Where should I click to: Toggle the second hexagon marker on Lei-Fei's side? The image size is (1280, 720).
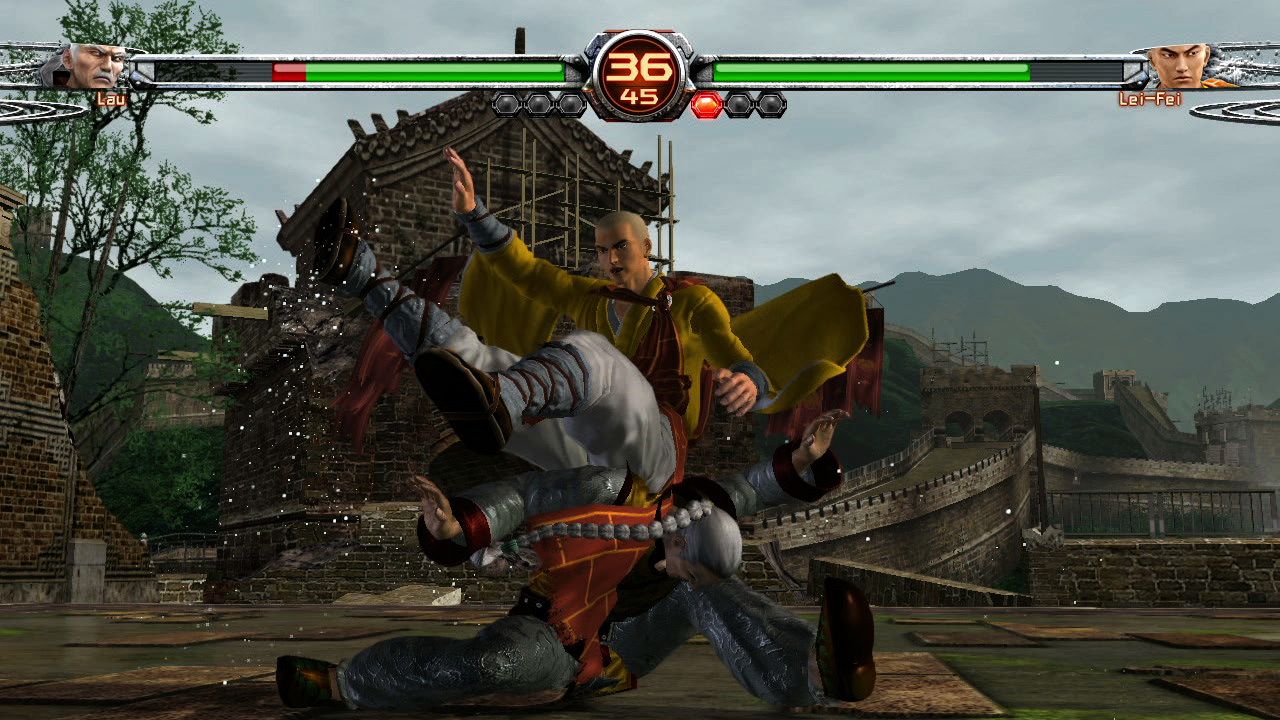pos(740,102)
